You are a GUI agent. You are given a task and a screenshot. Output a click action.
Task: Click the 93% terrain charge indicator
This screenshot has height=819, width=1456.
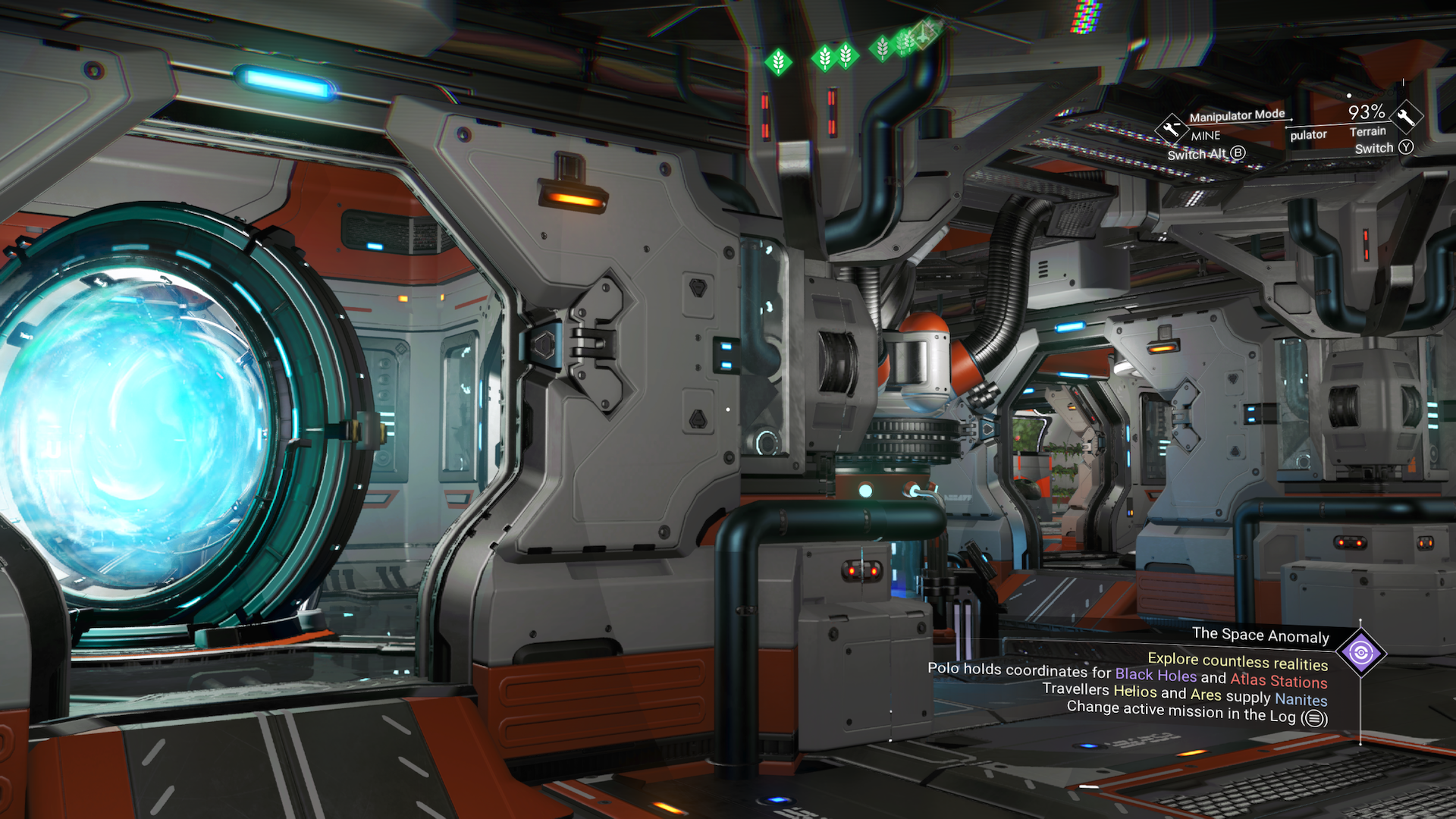(x=1367, y=111)
